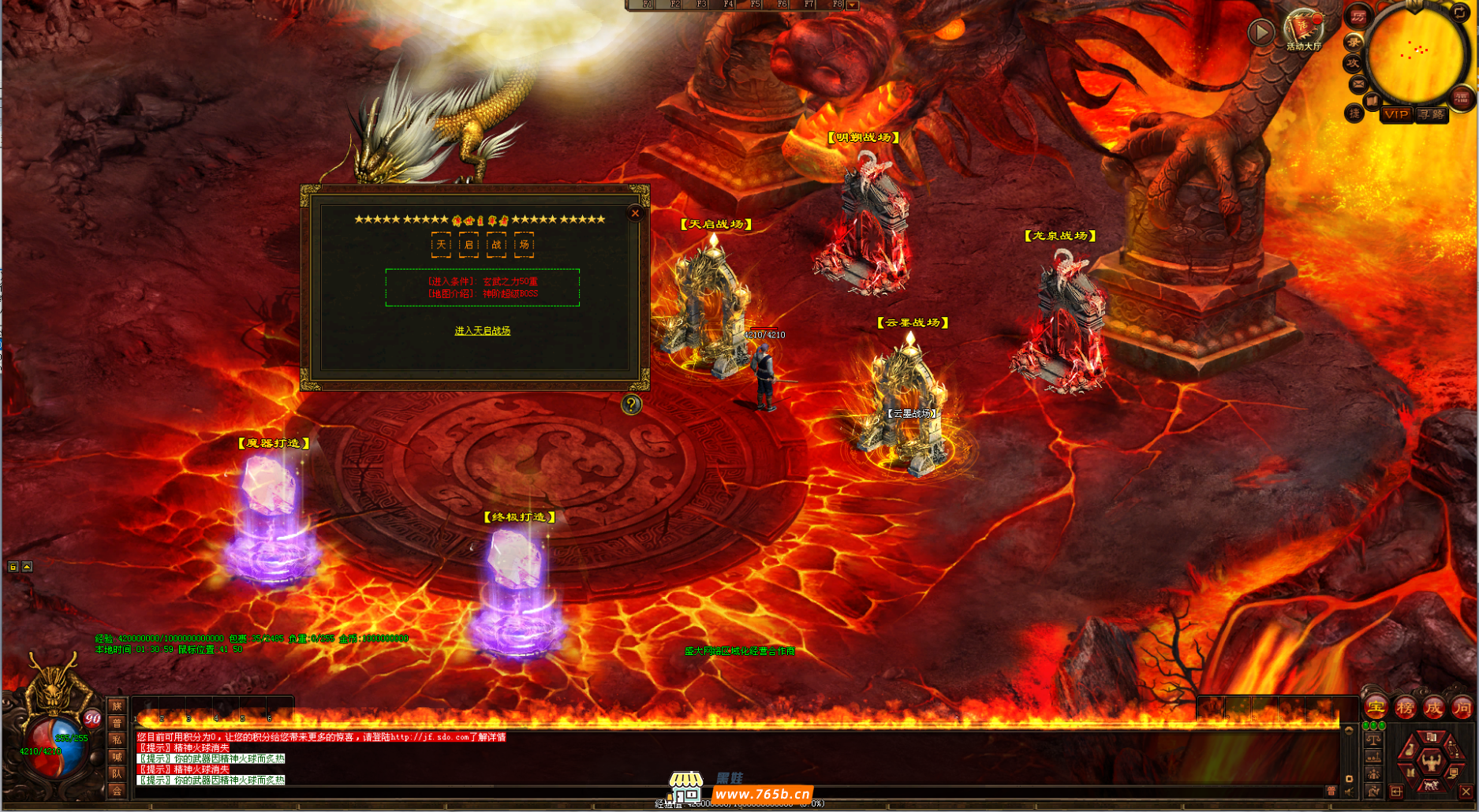
Task: Open the character panel muscle-man icon
Action: point(1431,762)
